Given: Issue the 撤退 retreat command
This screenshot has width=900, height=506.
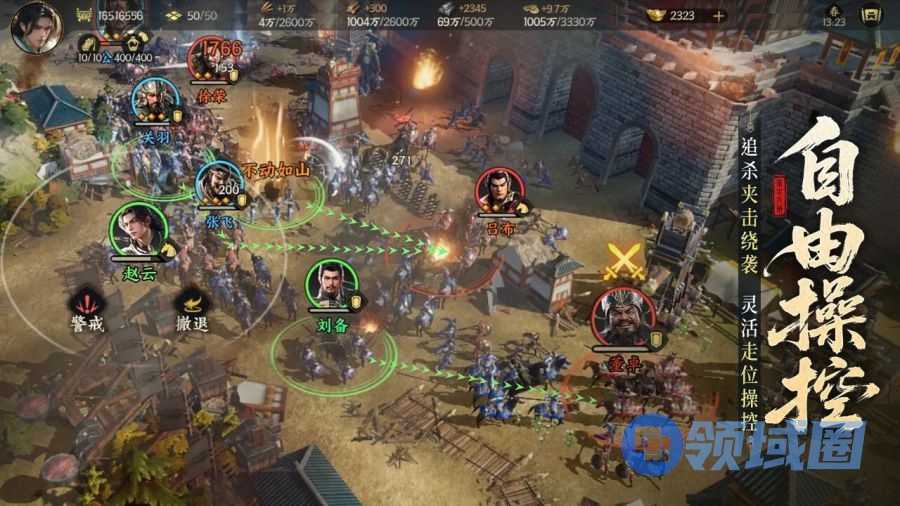Looking at the screenshot, I should point(190,304).
